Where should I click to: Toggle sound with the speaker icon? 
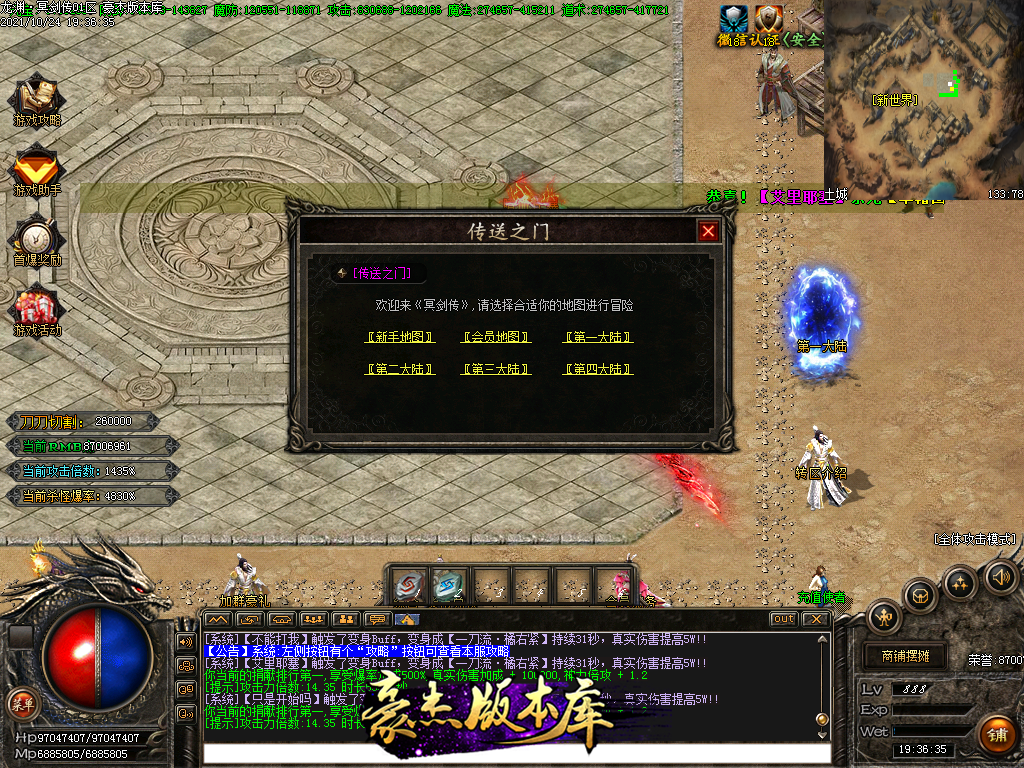(x=1000, y=576)
